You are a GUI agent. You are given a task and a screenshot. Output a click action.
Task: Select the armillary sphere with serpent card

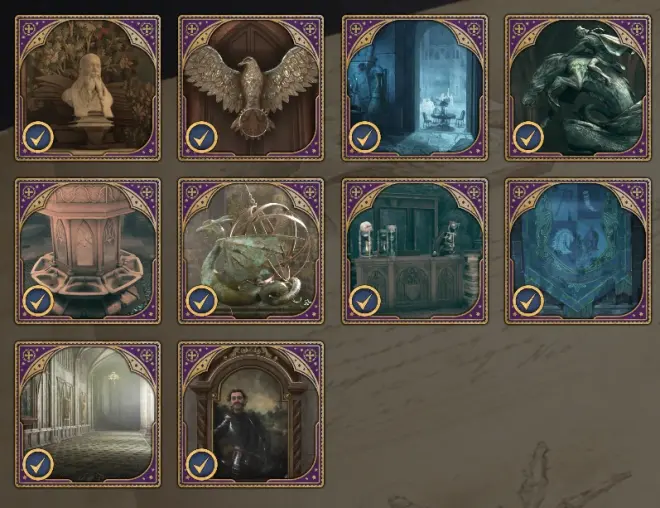(x=251, y=251)
